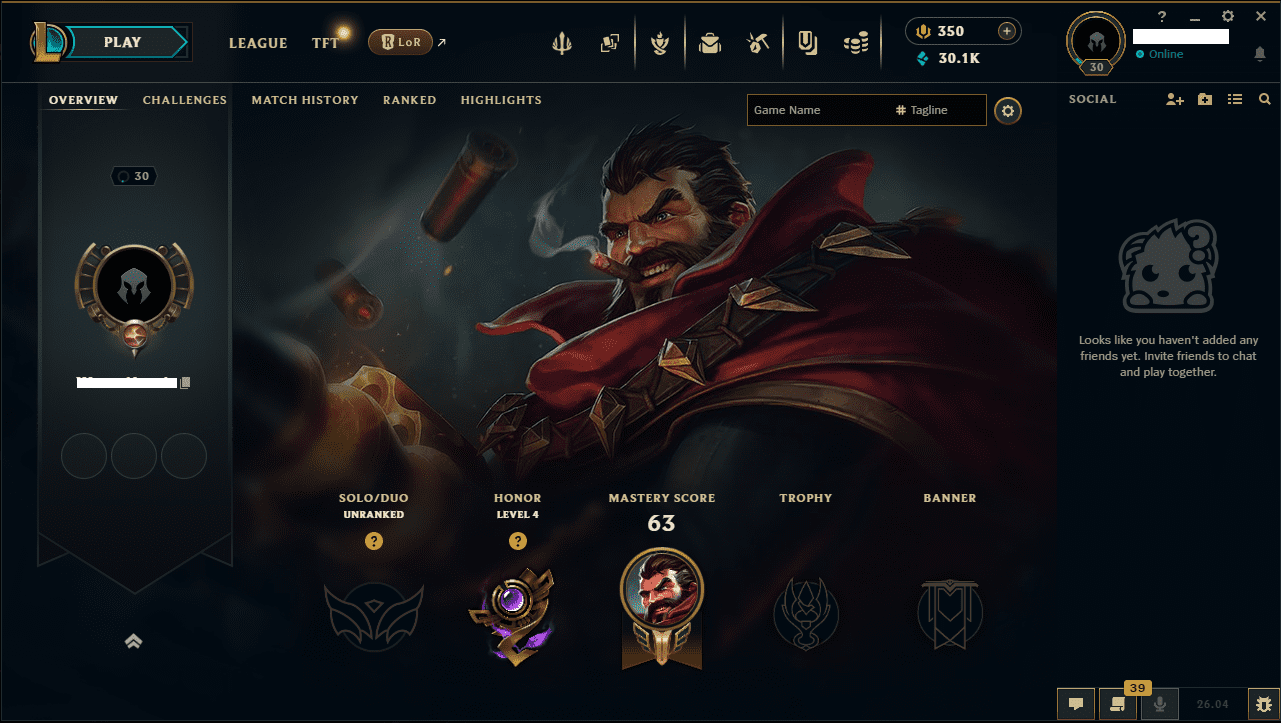Open Clash via the crest icon

pyautogui.click(x=660, y=42)
